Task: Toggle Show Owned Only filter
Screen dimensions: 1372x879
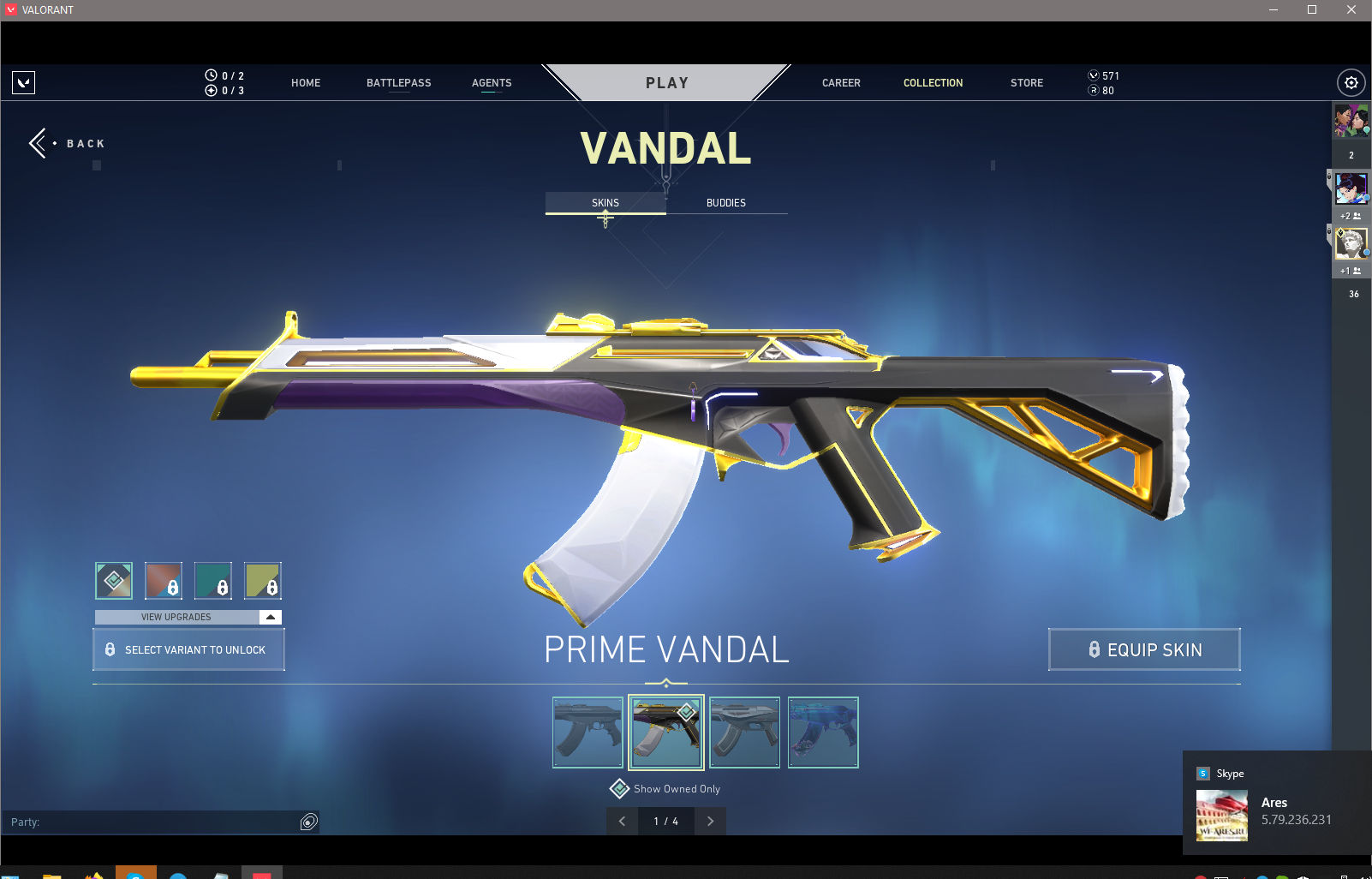Action: tap(620, 788)
